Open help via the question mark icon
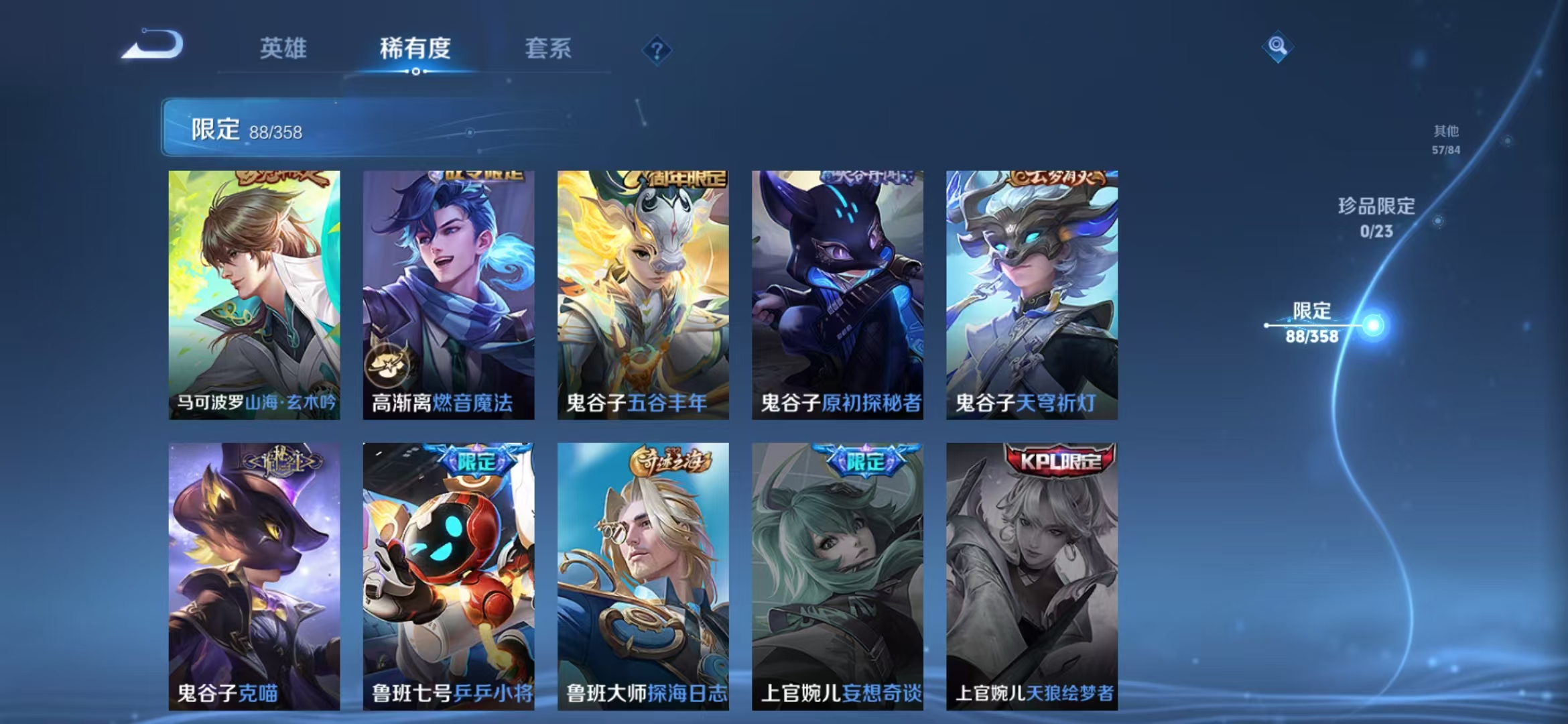 [658, 50]
